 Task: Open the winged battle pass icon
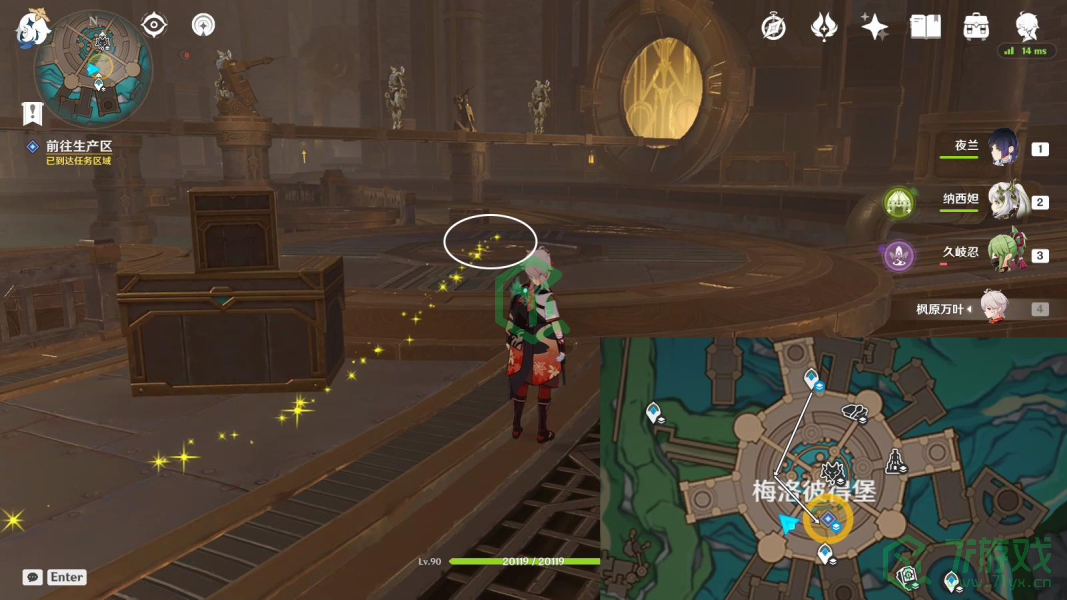click(824, 27)
